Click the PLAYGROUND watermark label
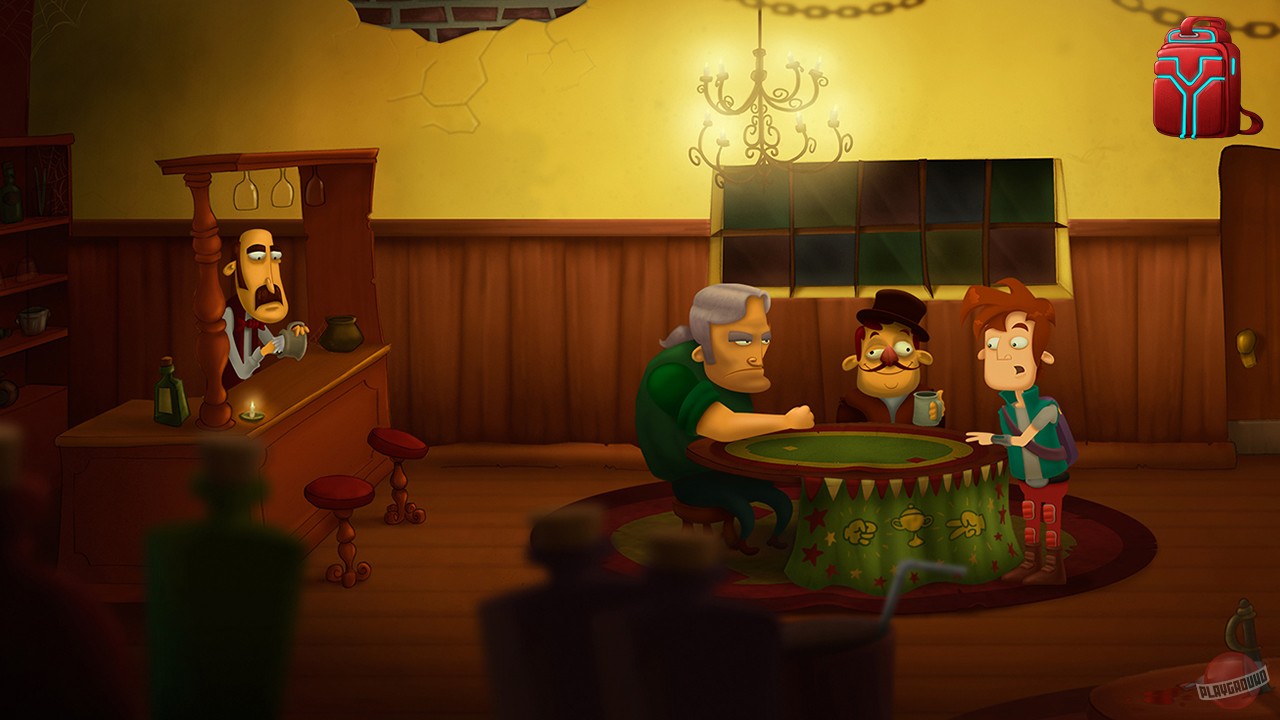Image resolution: width=1280 pixels, height=720 pixels. [x=1234, y=684]
